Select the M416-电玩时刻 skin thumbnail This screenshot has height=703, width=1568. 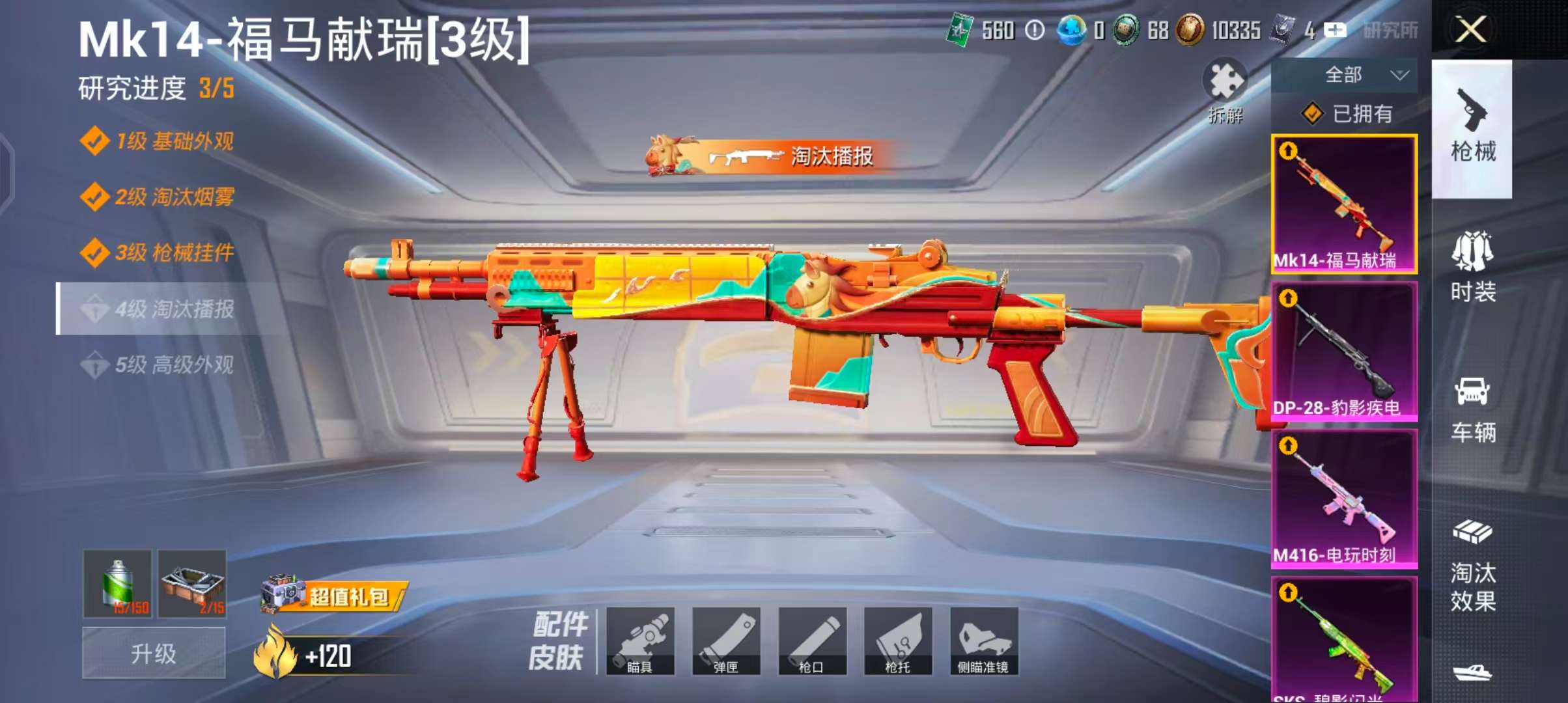click(x=1344, y=499)
